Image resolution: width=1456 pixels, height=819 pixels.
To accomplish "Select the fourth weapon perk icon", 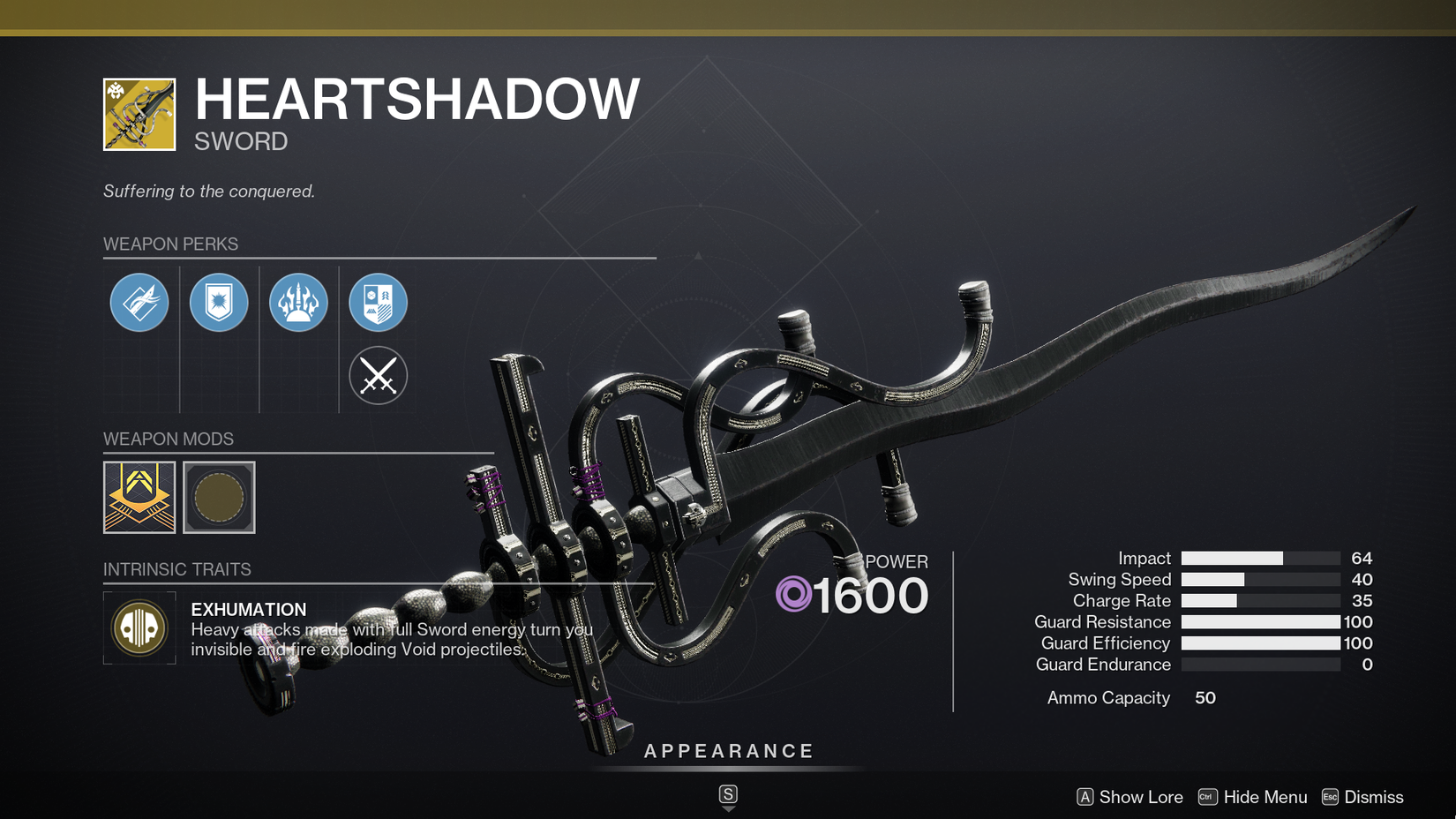I will [378, 302].
